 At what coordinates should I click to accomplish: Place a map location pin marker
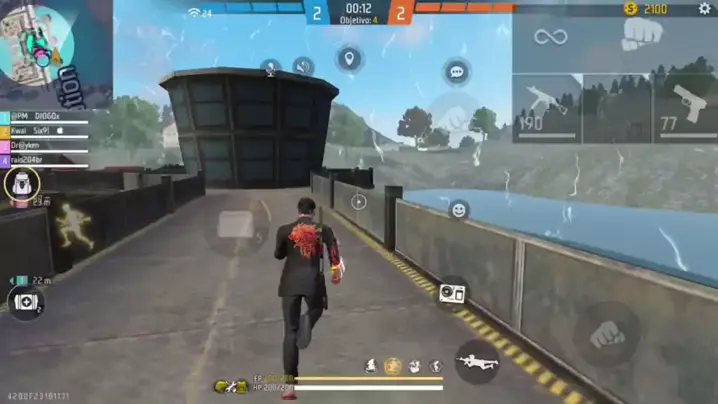coord(348,60)
